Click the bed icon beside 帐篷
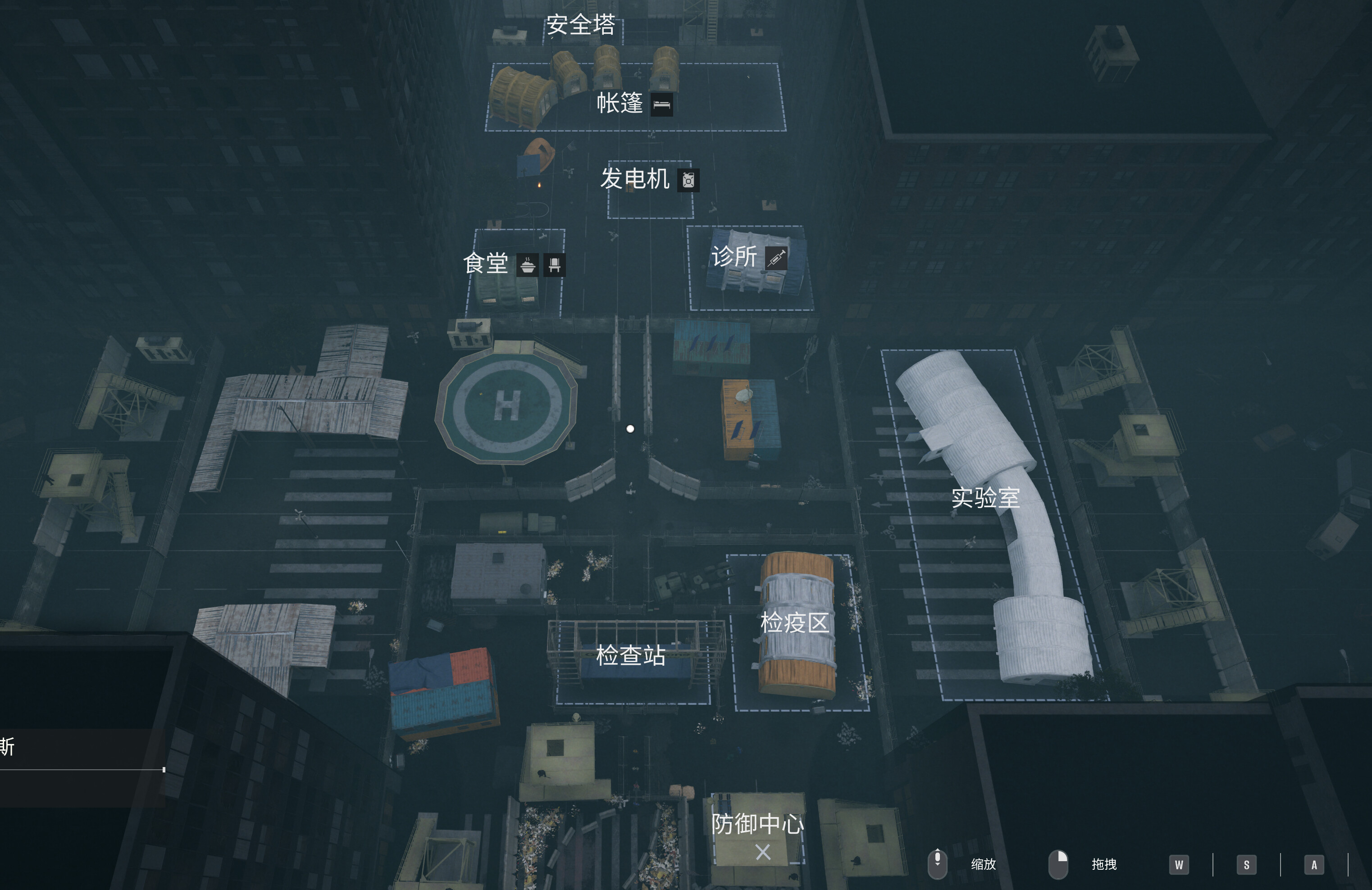This screenshot has height=890, width=1372. [662, 105]
